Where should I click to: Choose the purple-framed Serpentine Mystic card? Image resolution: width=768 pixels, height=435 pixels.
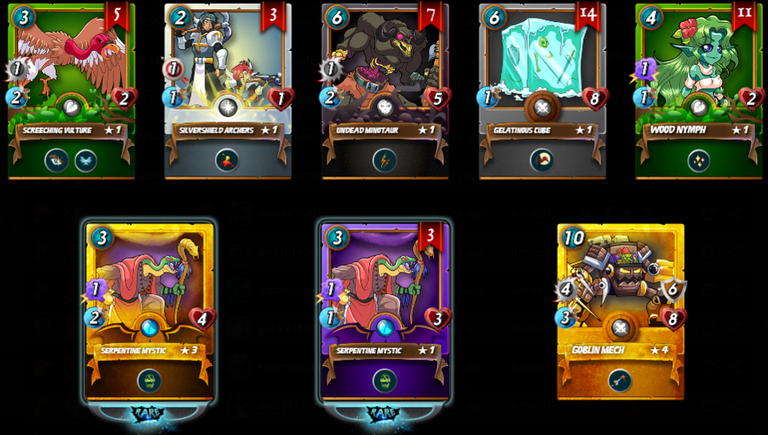[x=385, y=312]
